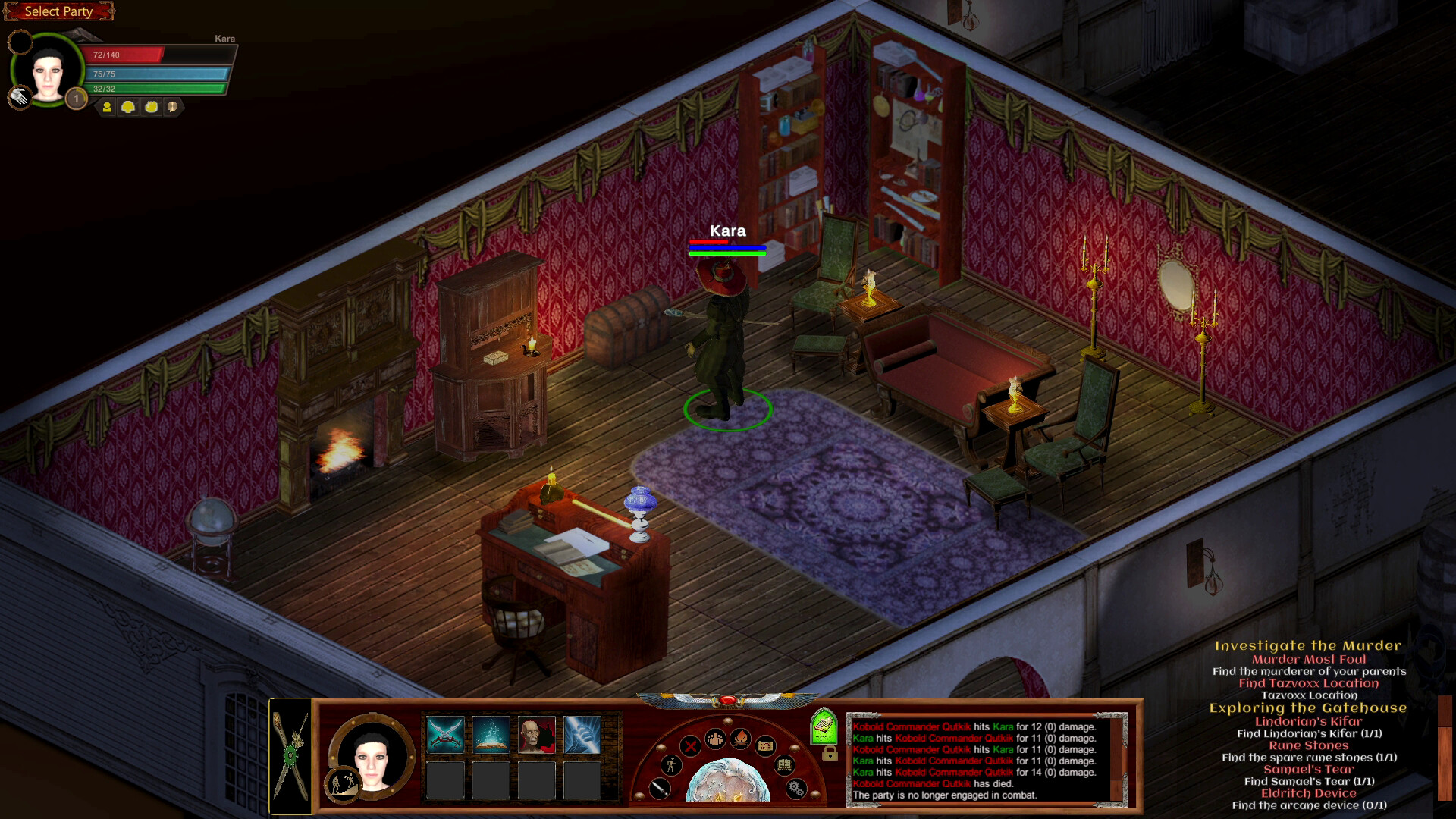The height and width of the screenshot is (819, 1456).
Task: Open the journal with the book icon
Action: pyautogui.click(x=785, y=766)
